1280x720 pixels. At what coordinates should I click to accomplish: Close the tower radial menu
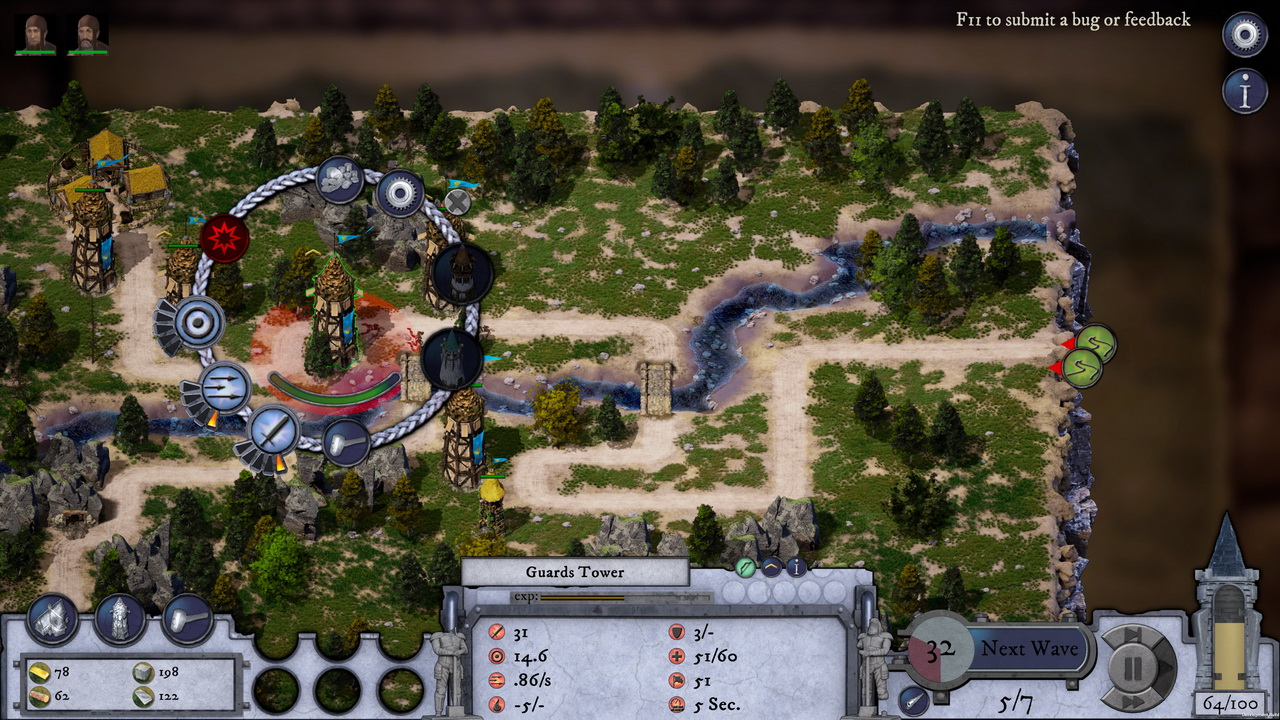point(457,202)
